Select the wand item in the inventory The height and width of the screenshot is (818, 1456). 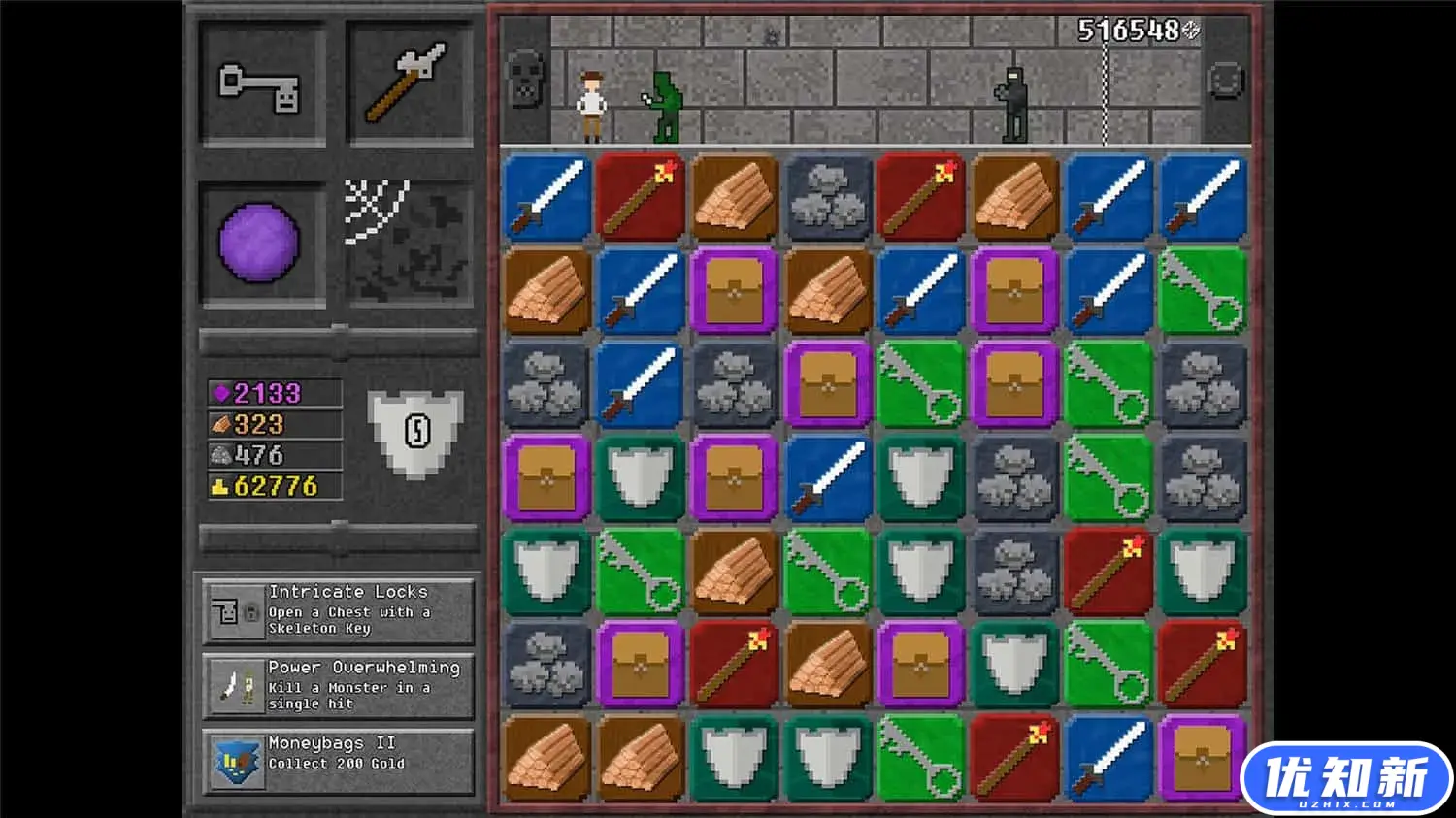pos(408,85)
